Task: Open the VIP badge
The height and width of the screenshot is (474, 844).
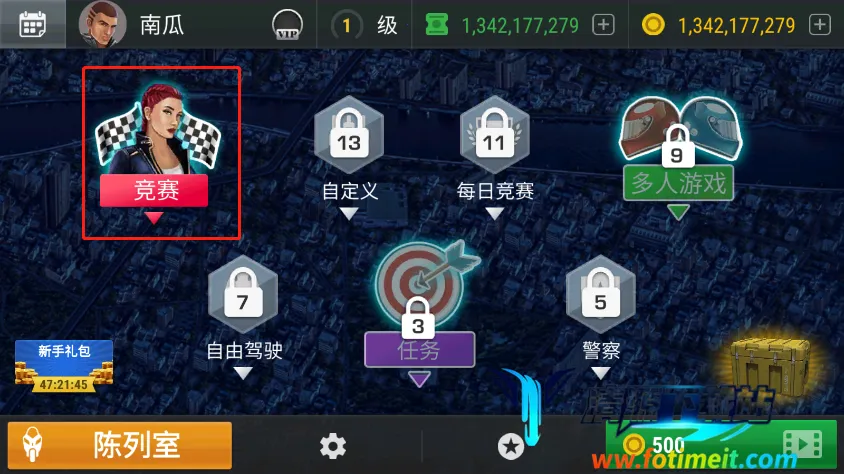Action: [x=288, y=26]
